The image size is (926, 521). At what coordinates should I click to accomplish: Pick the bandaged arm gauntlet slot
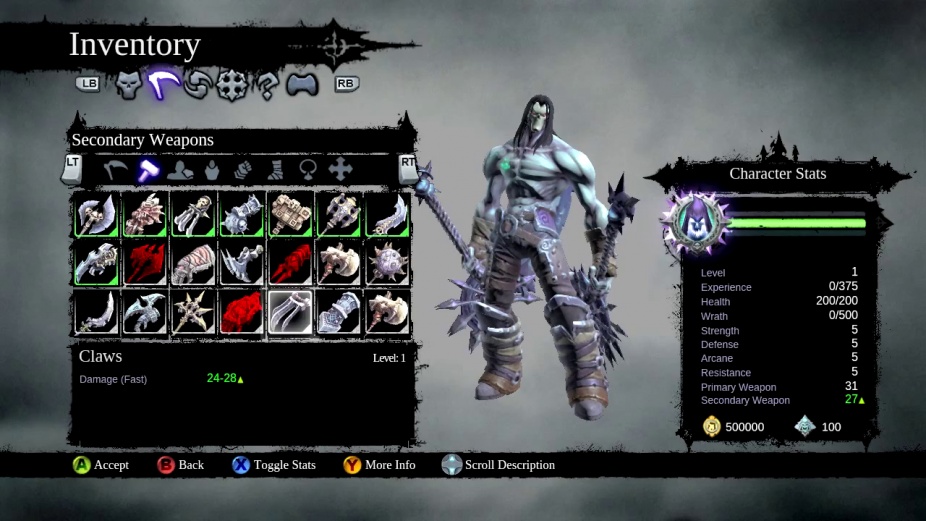click(193, 263)
